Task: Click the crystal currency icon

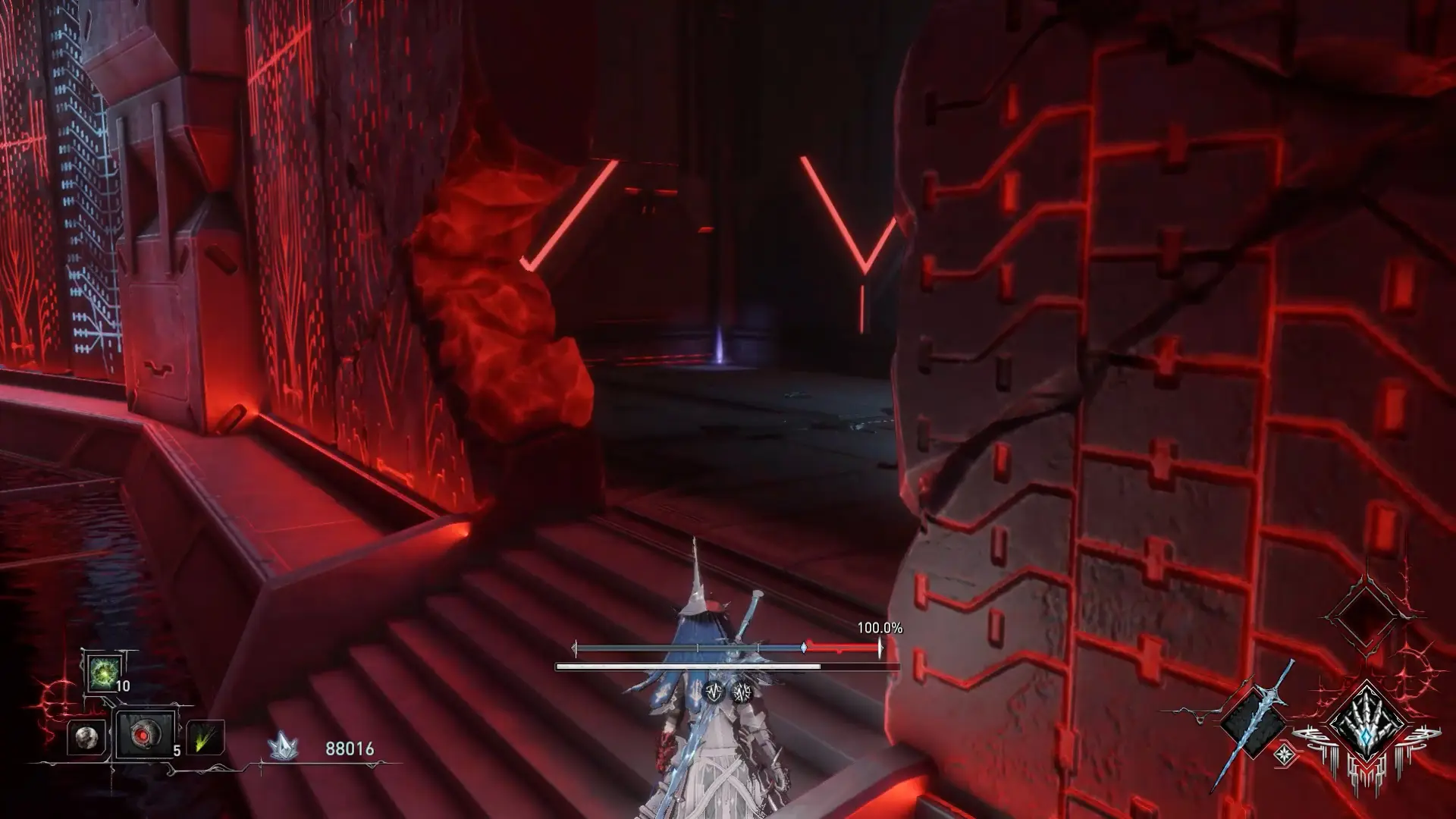Action: 282,748
